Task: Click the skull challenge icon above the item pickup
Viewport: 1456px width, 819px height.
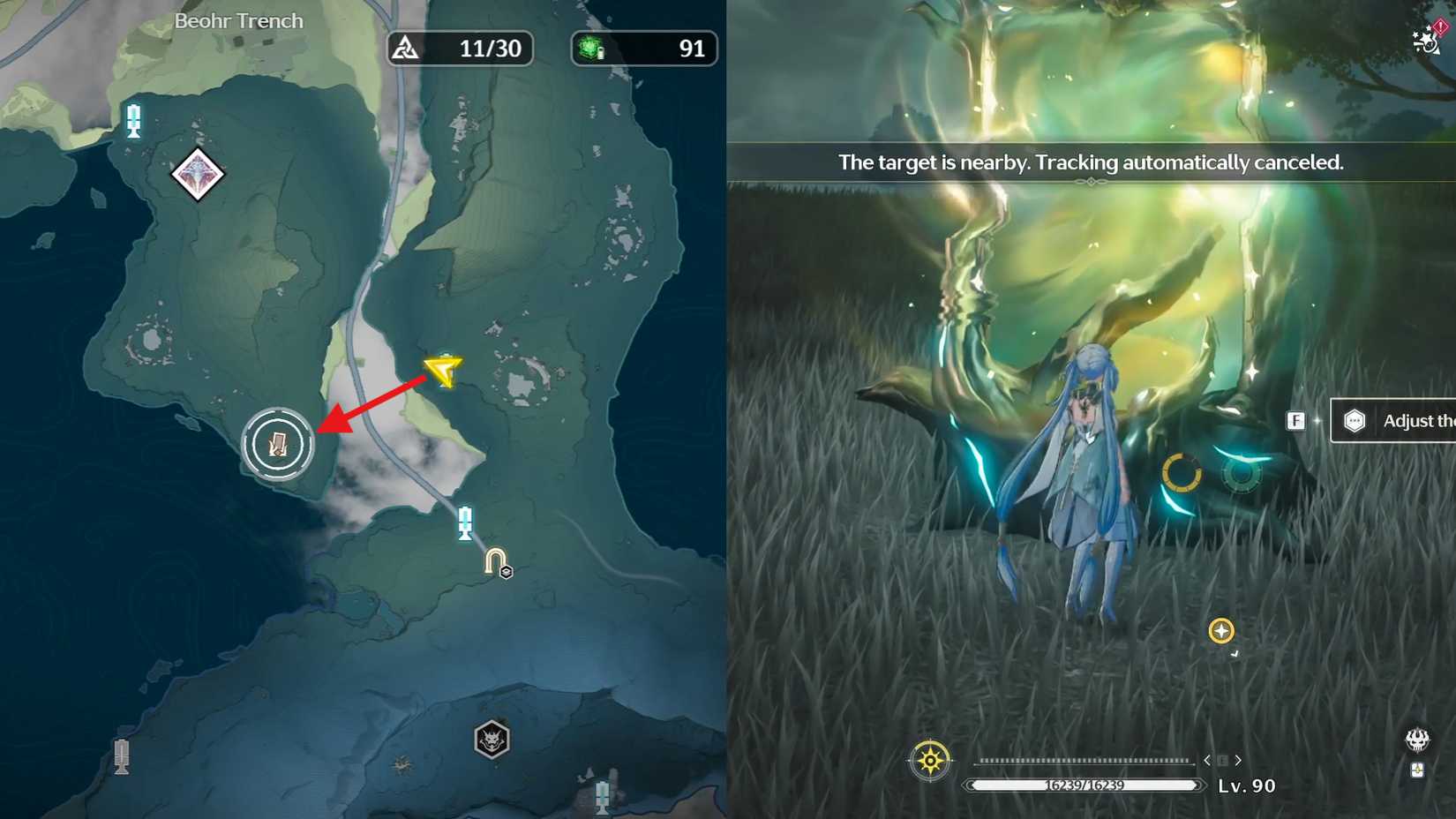Action: tap(1418, 740)
